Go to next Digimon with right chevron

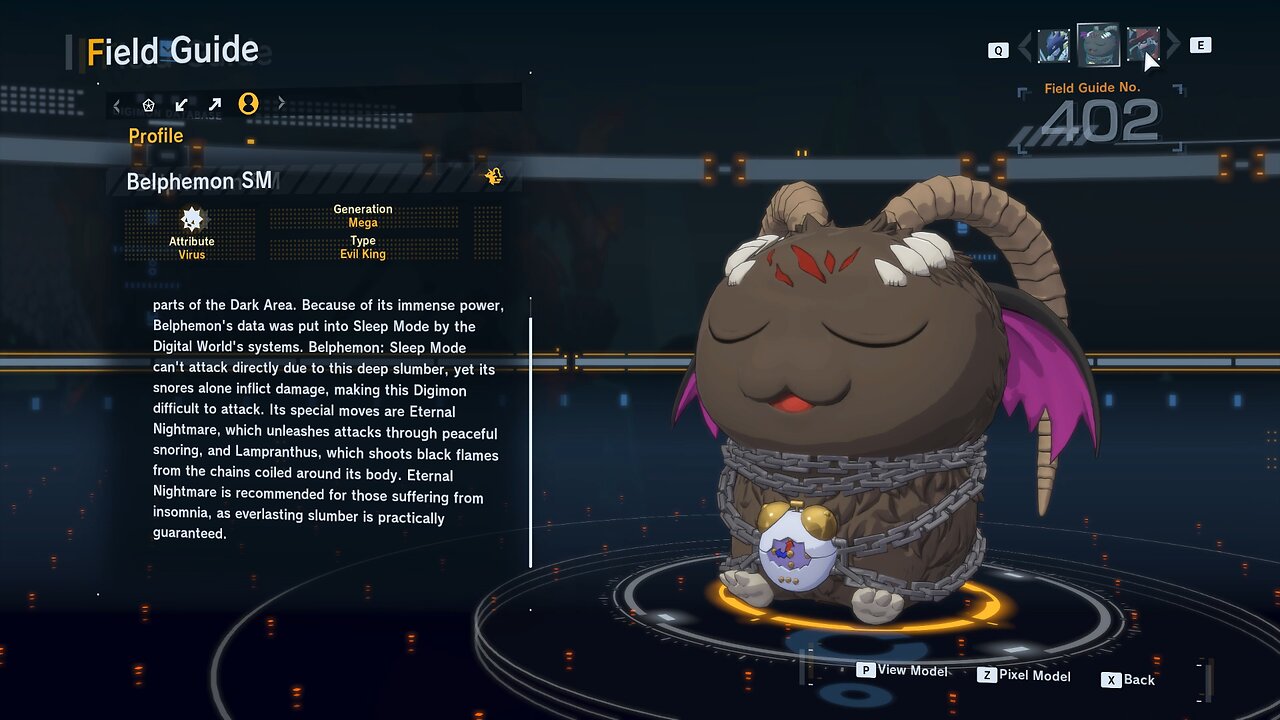1173,45
